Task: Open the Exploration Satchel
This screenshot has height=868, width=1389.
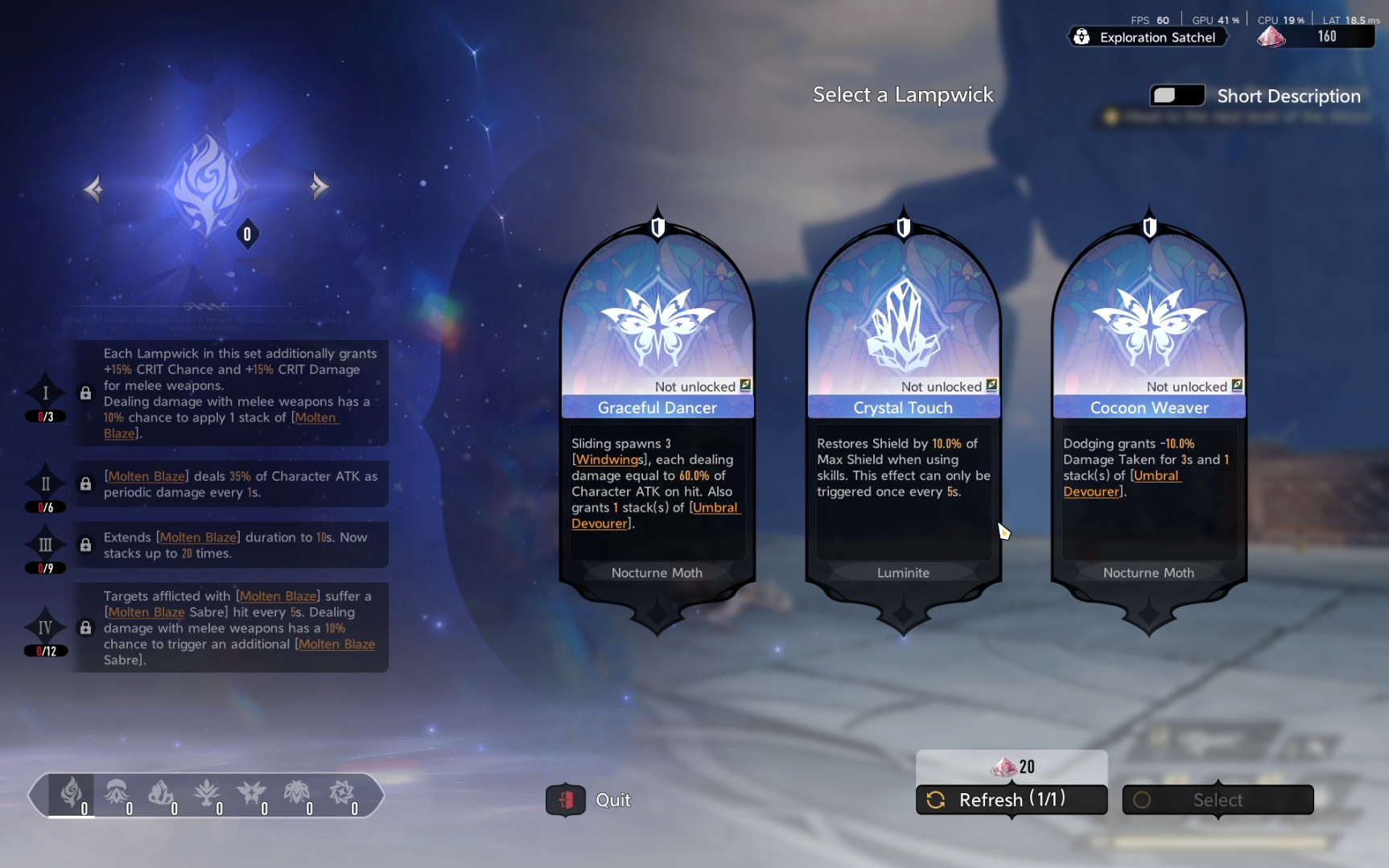Action: 1148,37
